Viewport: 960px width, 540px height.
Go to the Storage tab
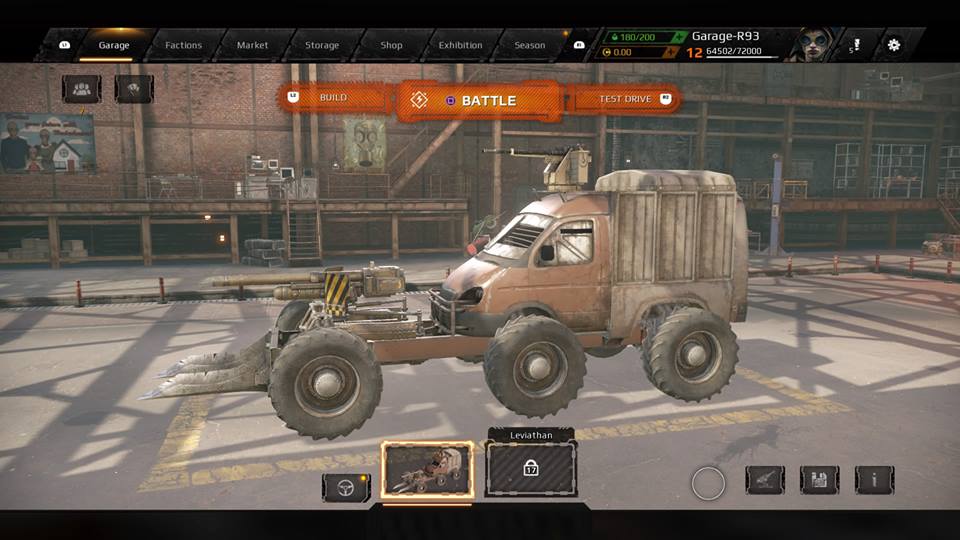322,45
